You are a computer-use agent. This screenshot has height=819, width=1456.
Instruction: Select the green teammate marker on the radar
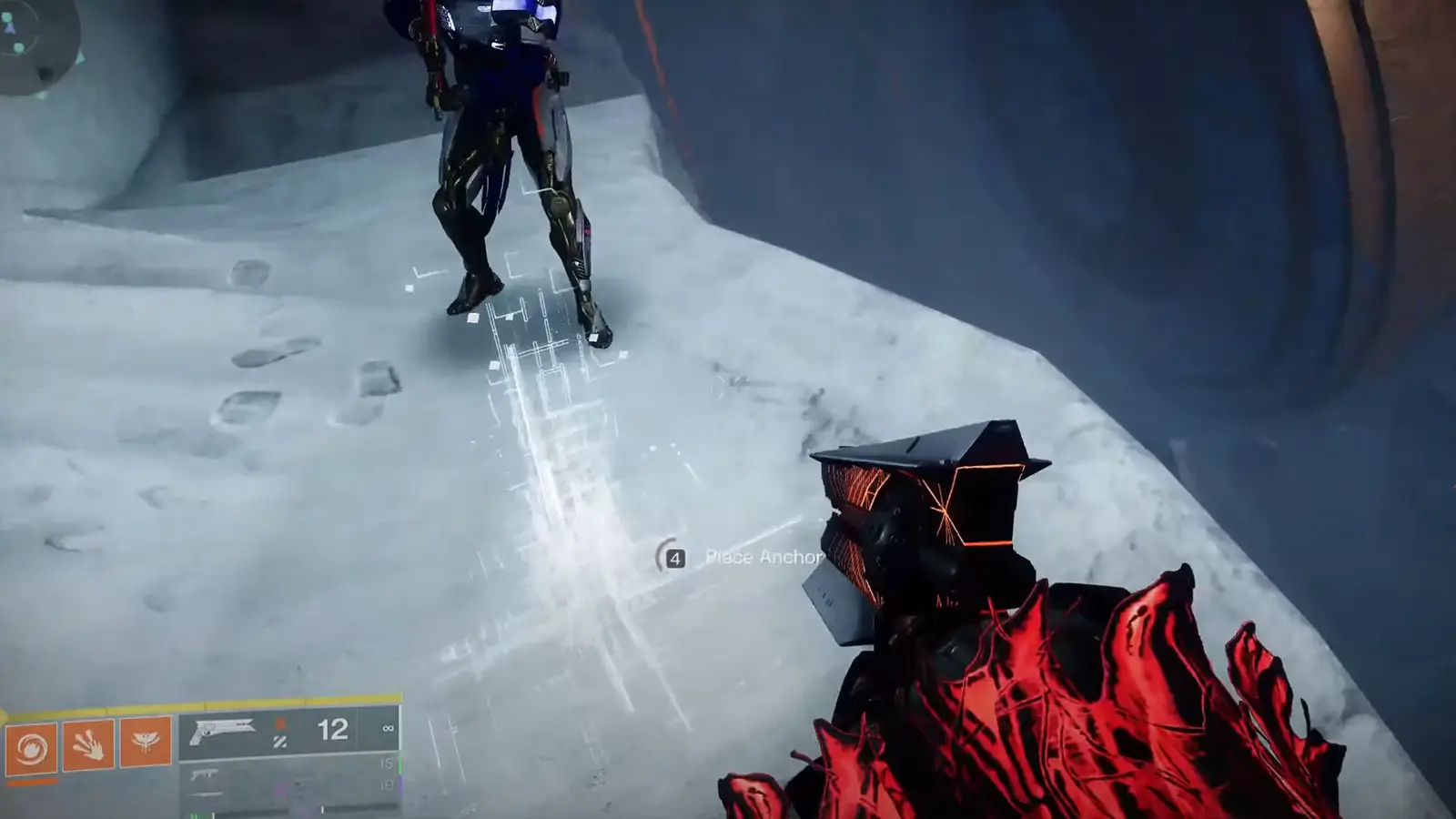click(x=7, y=15)
